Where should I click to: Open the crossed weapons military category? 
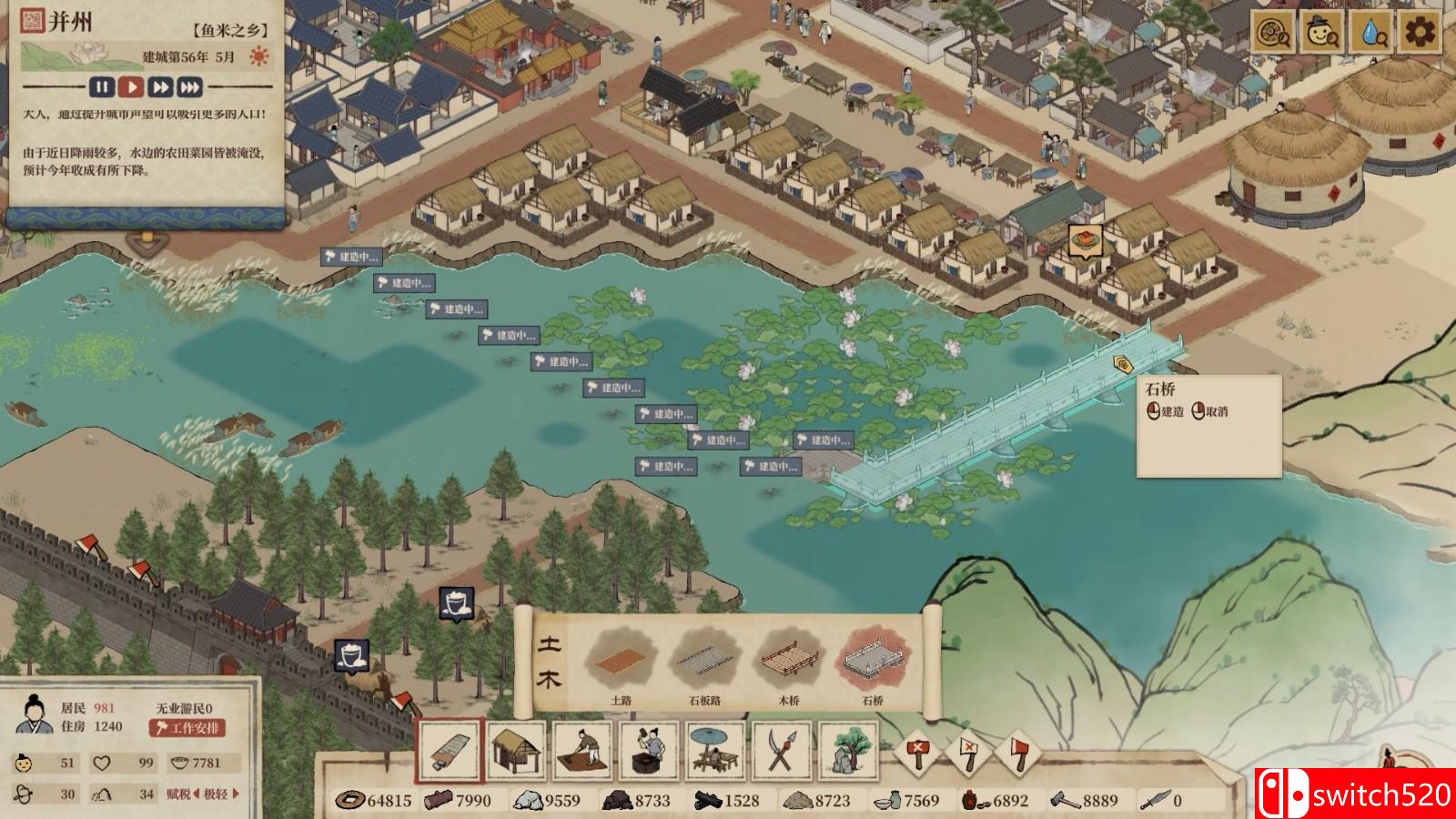pyautogui.click(x=782, y=752)
